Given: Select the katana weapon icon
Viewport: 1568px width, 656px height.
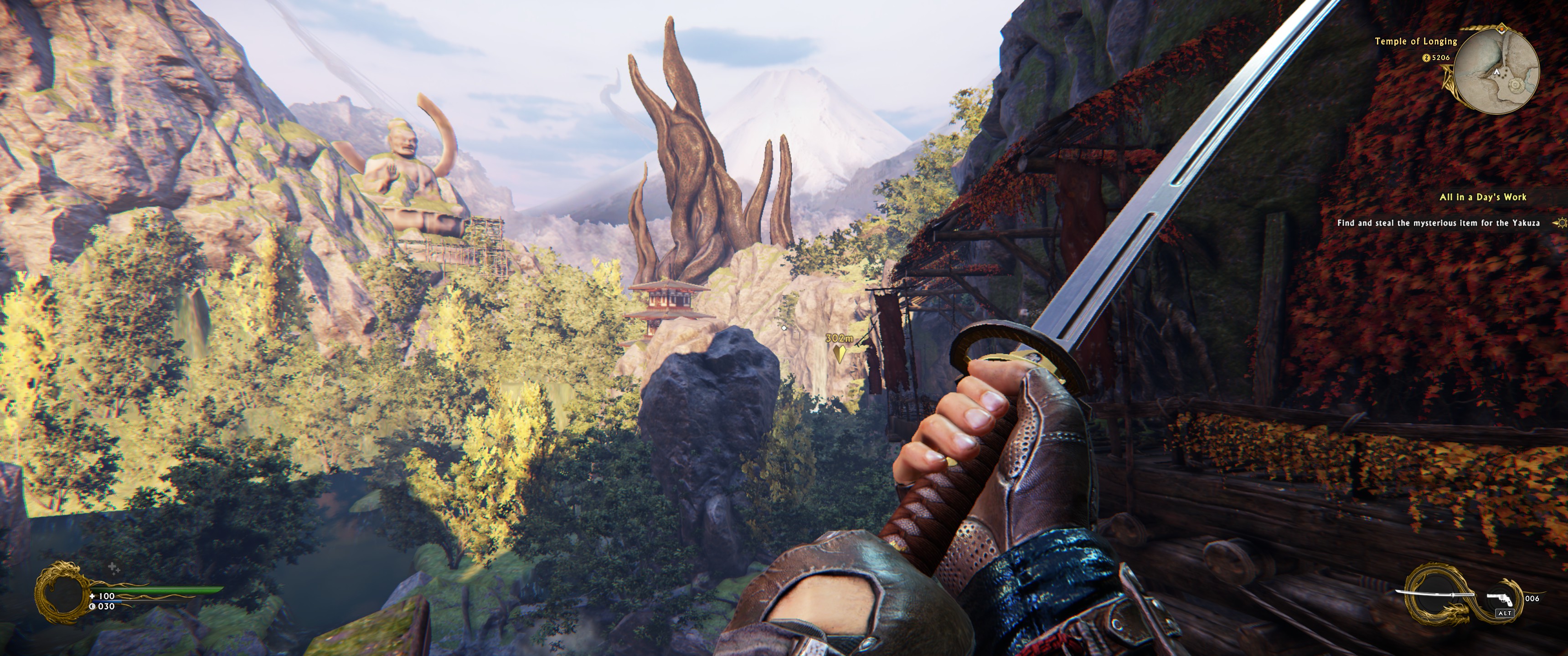Looking at the screenshot, I should [x=1435, y=595].
